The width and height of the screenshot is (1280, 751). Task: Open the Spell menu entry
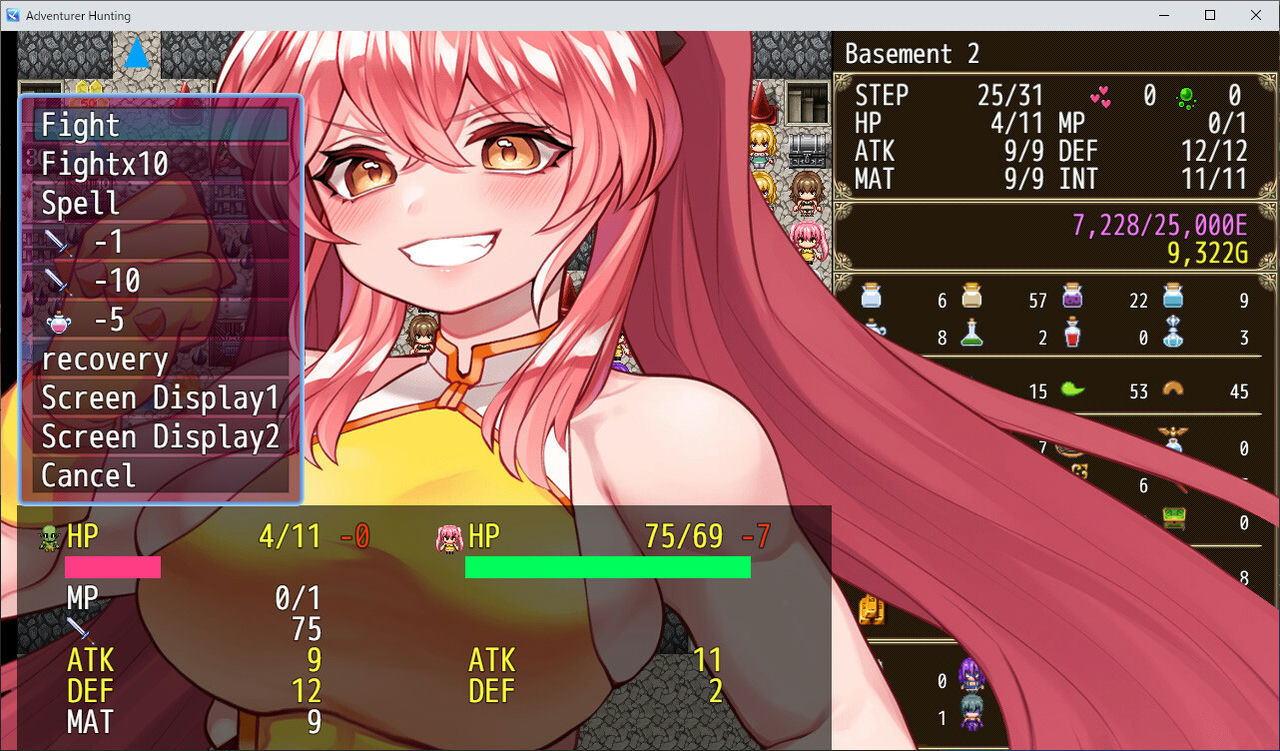click(80, 203)
